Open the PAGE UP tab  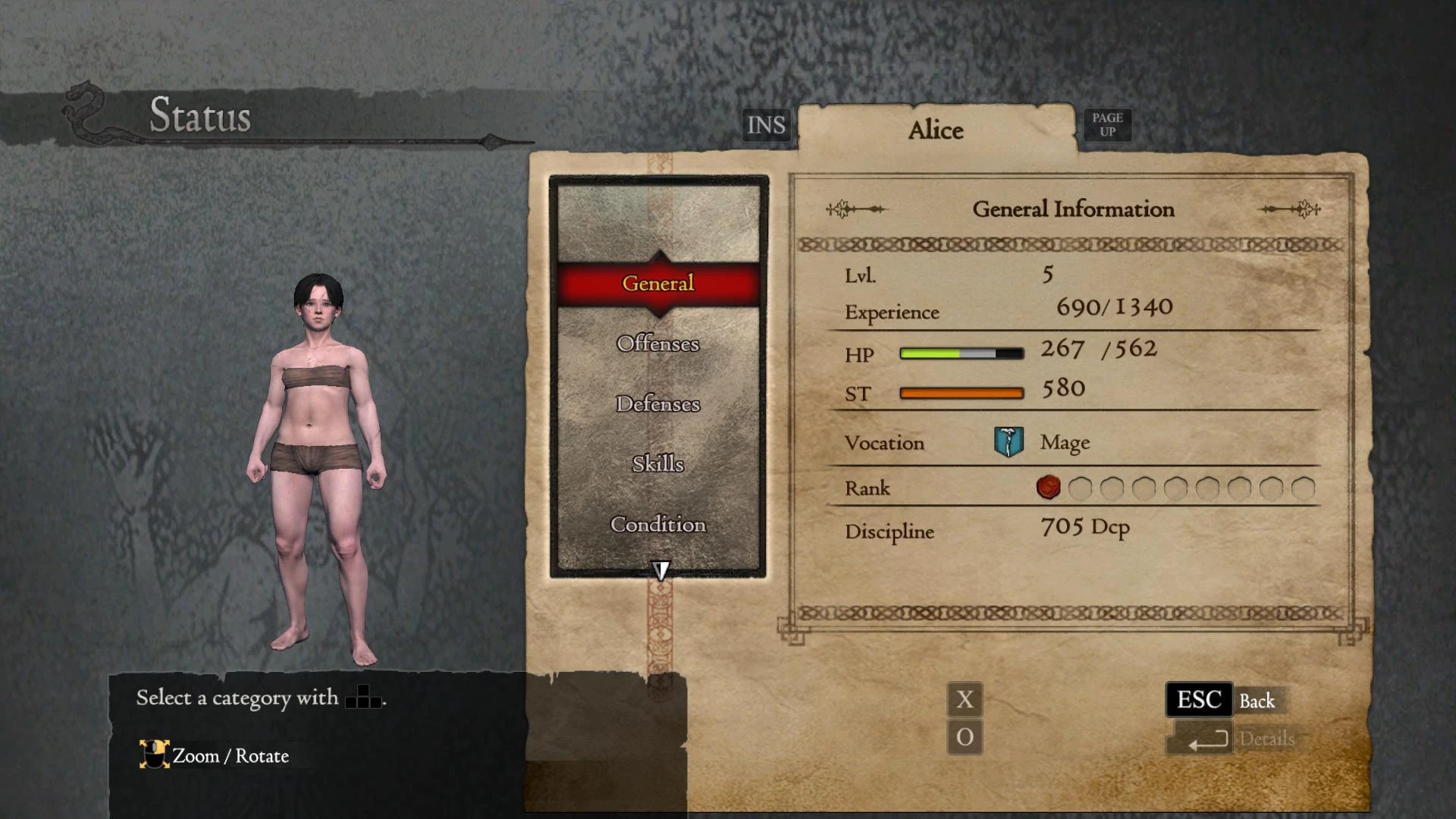point(1106,124)
